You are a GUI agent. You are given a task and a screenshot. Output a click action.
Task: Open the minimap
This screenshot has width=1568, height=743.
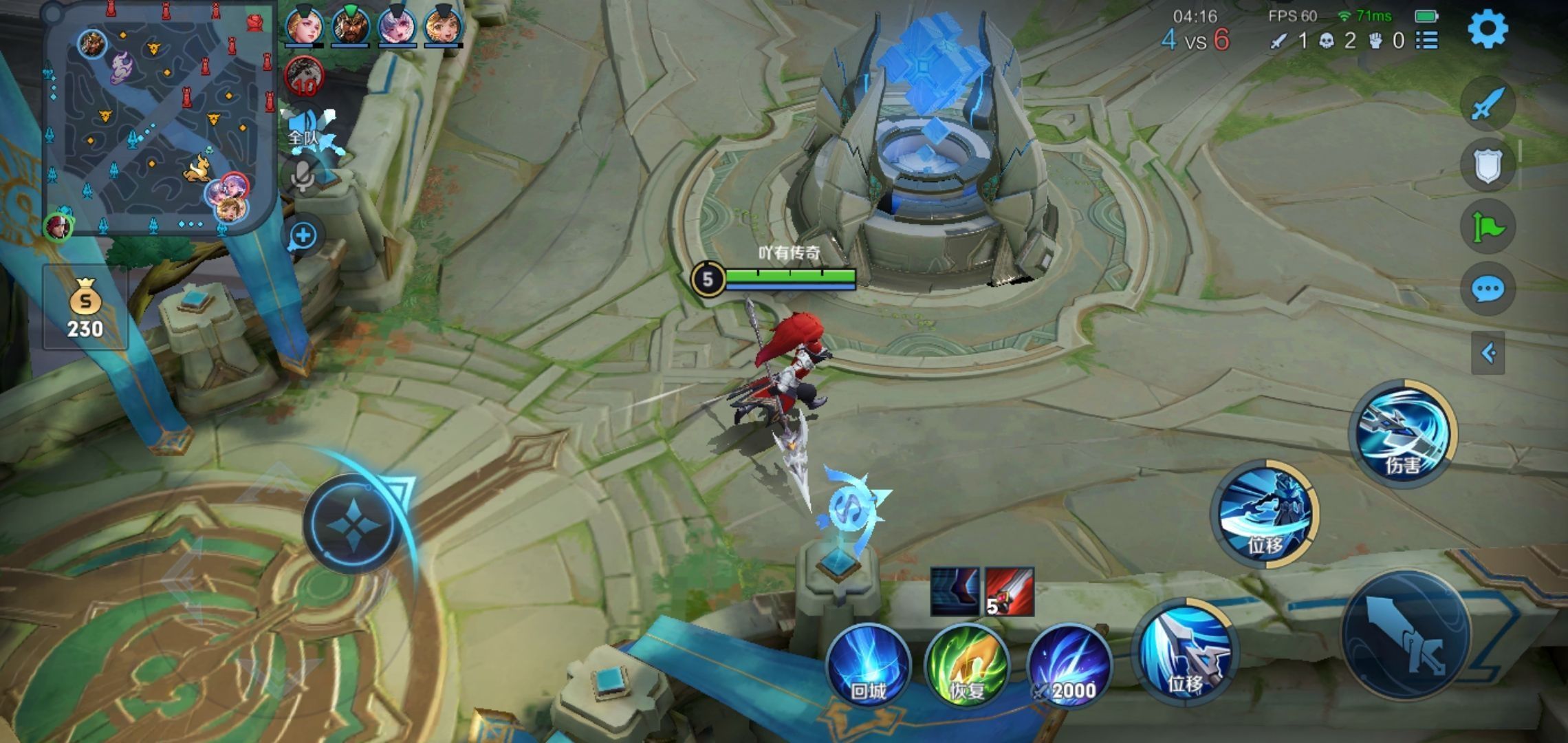tap(158, 120)
